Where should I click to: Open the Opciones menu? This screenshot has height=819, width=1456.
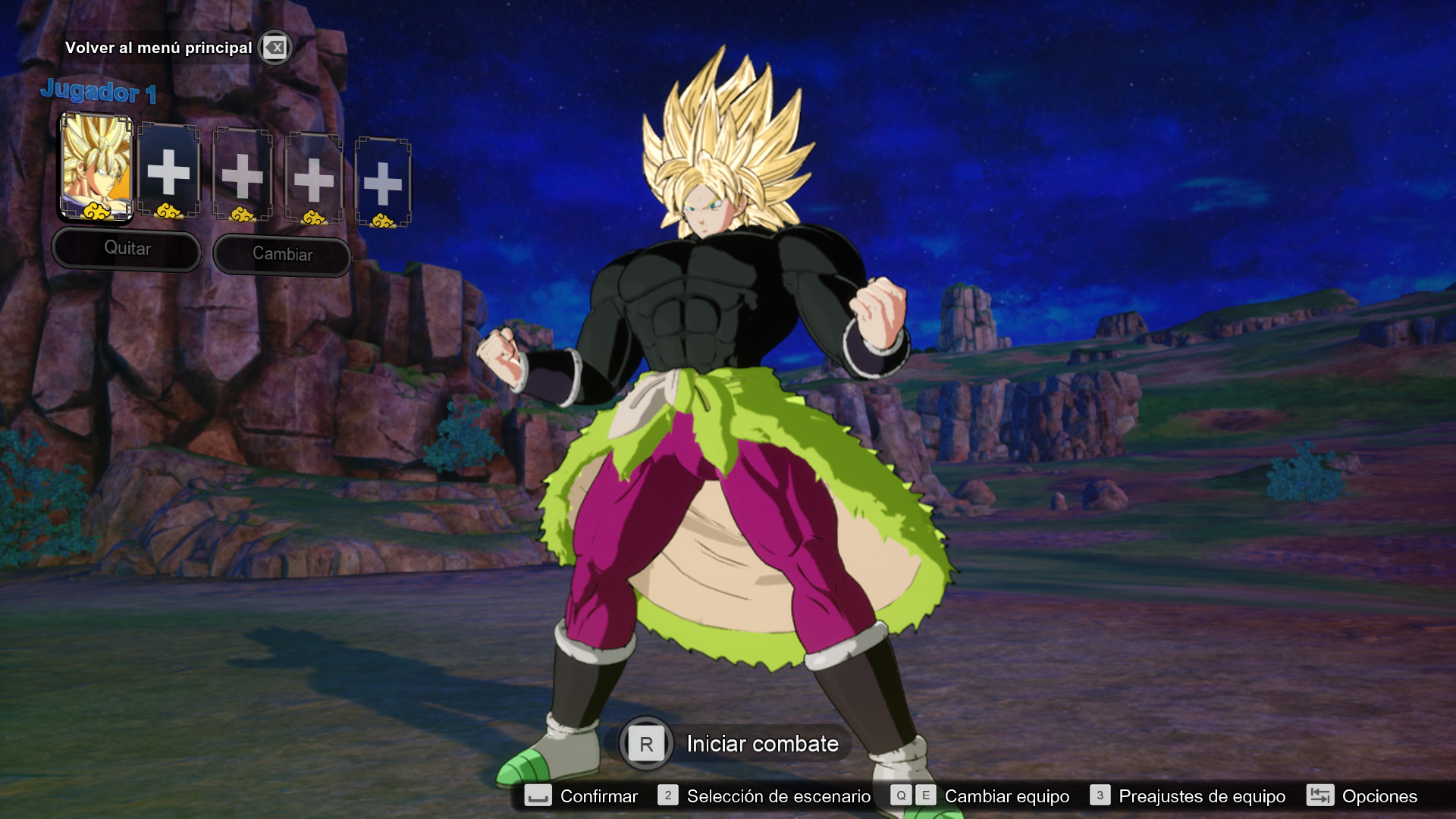[x=1379, y=796]
